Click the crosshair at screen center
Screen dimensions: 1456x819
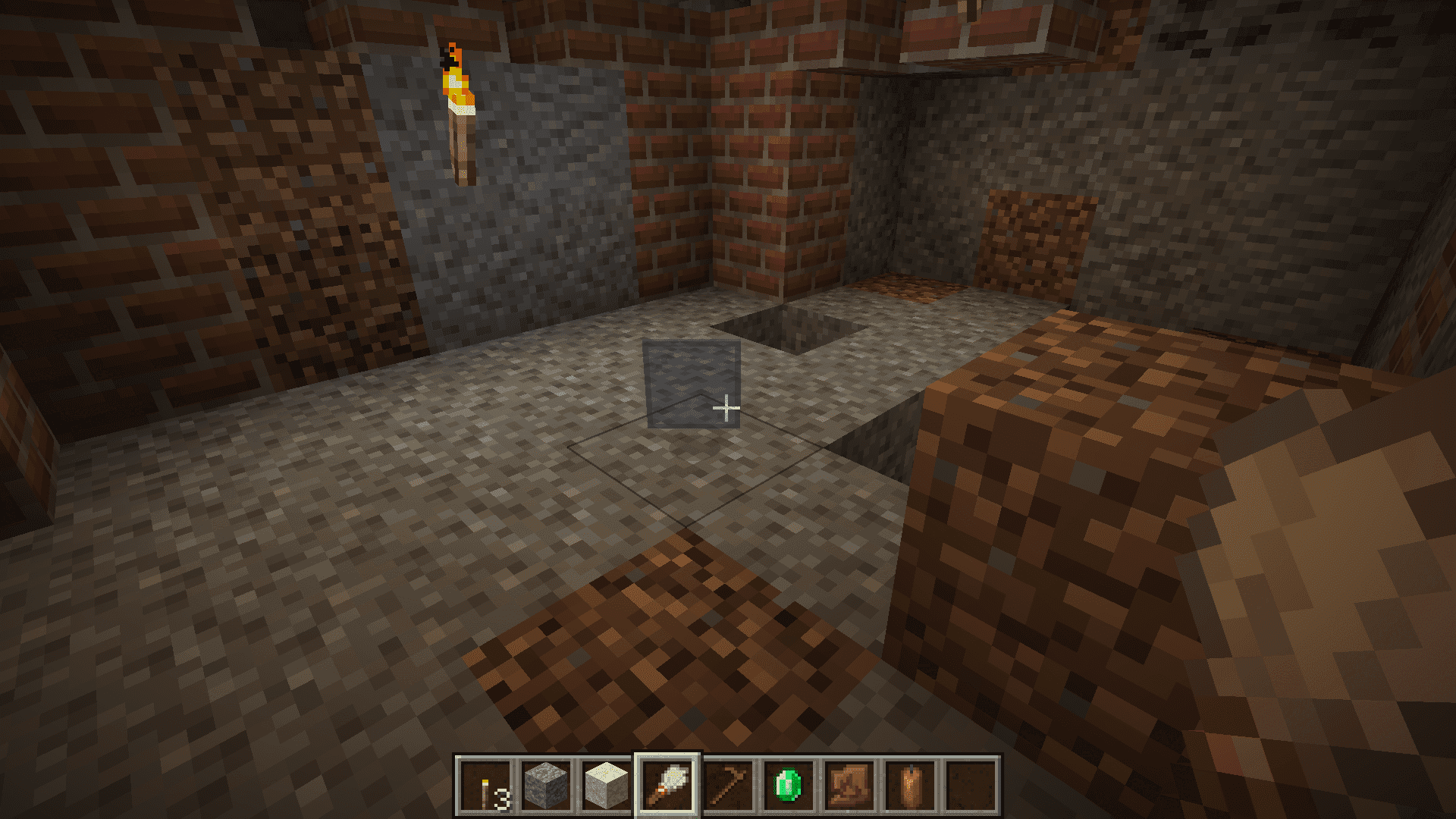(728, 409)
